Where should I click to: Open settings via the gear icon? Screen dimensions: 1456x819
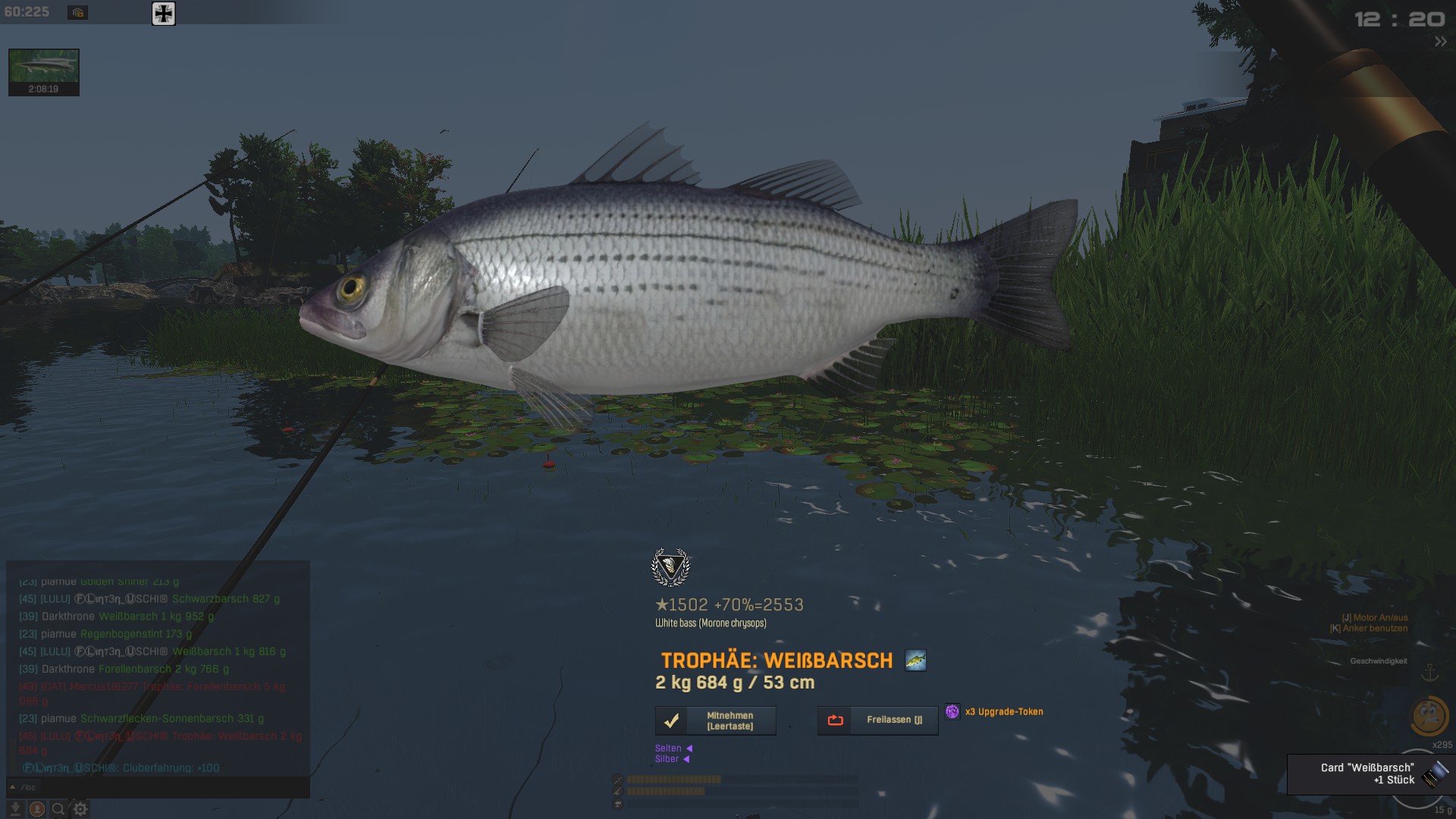pos(80,809)
